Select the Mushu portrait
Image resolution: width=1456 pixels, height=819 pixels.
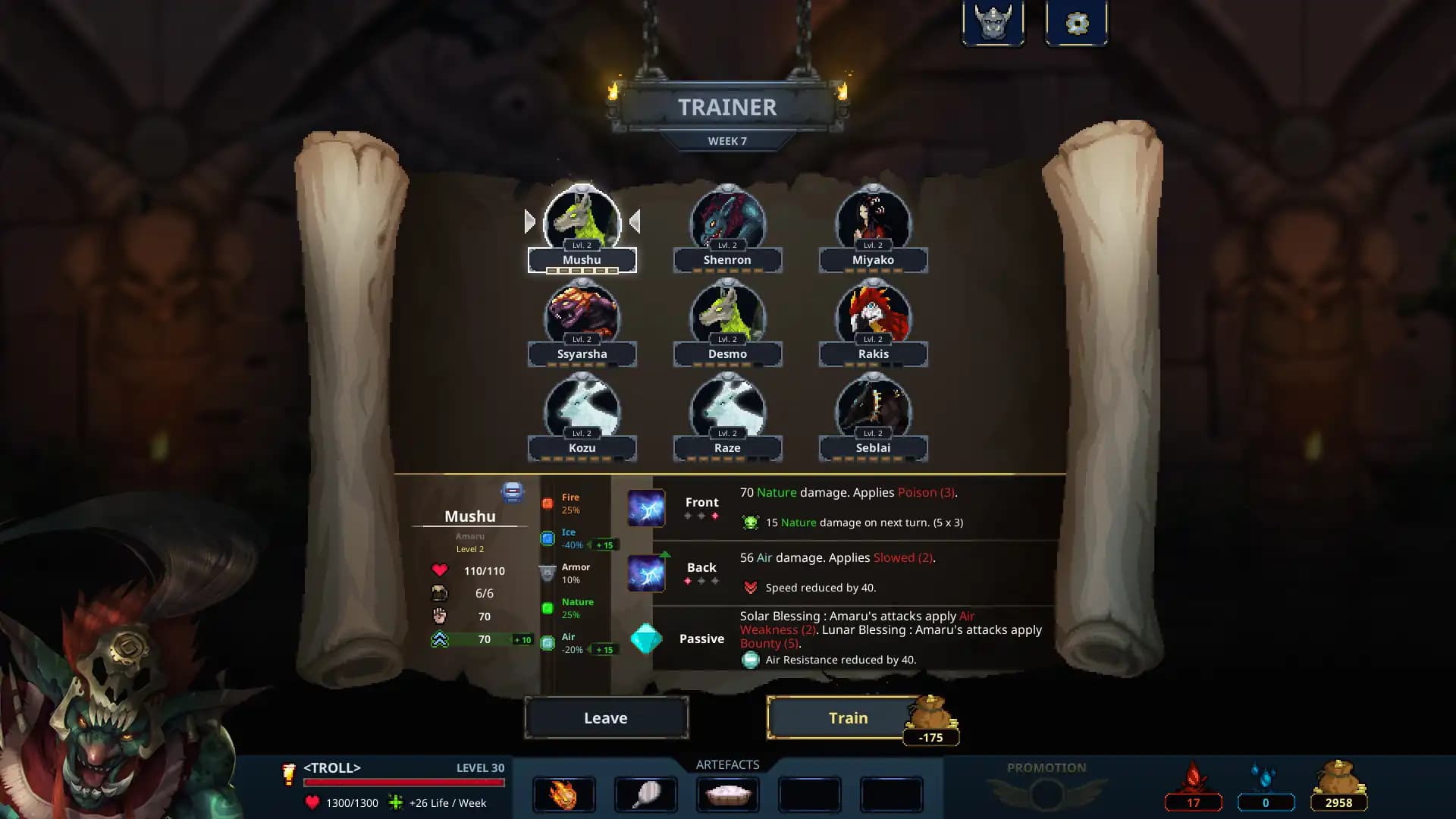(x=582, y=224)
